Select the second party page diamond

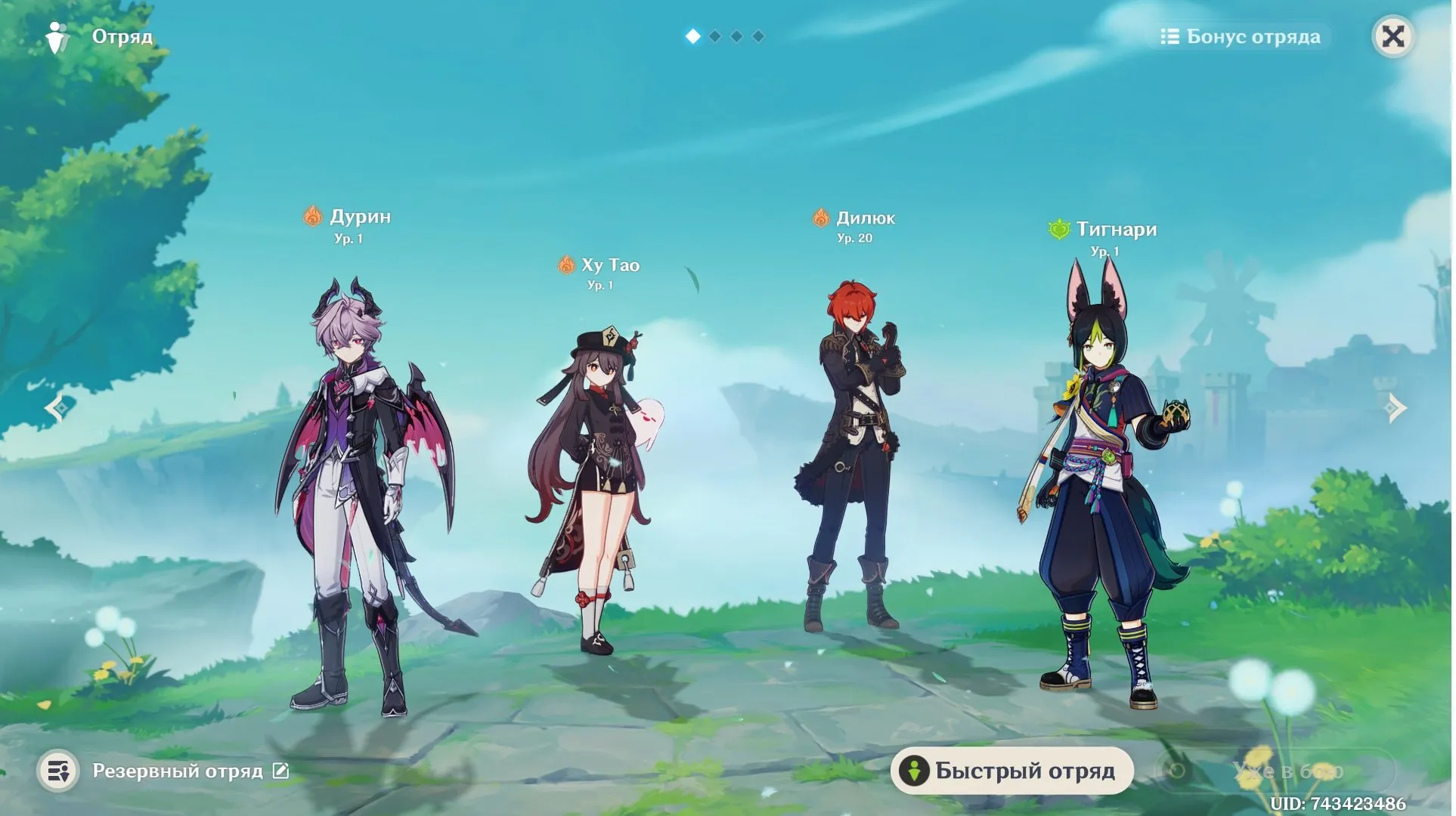coord(714,35)
